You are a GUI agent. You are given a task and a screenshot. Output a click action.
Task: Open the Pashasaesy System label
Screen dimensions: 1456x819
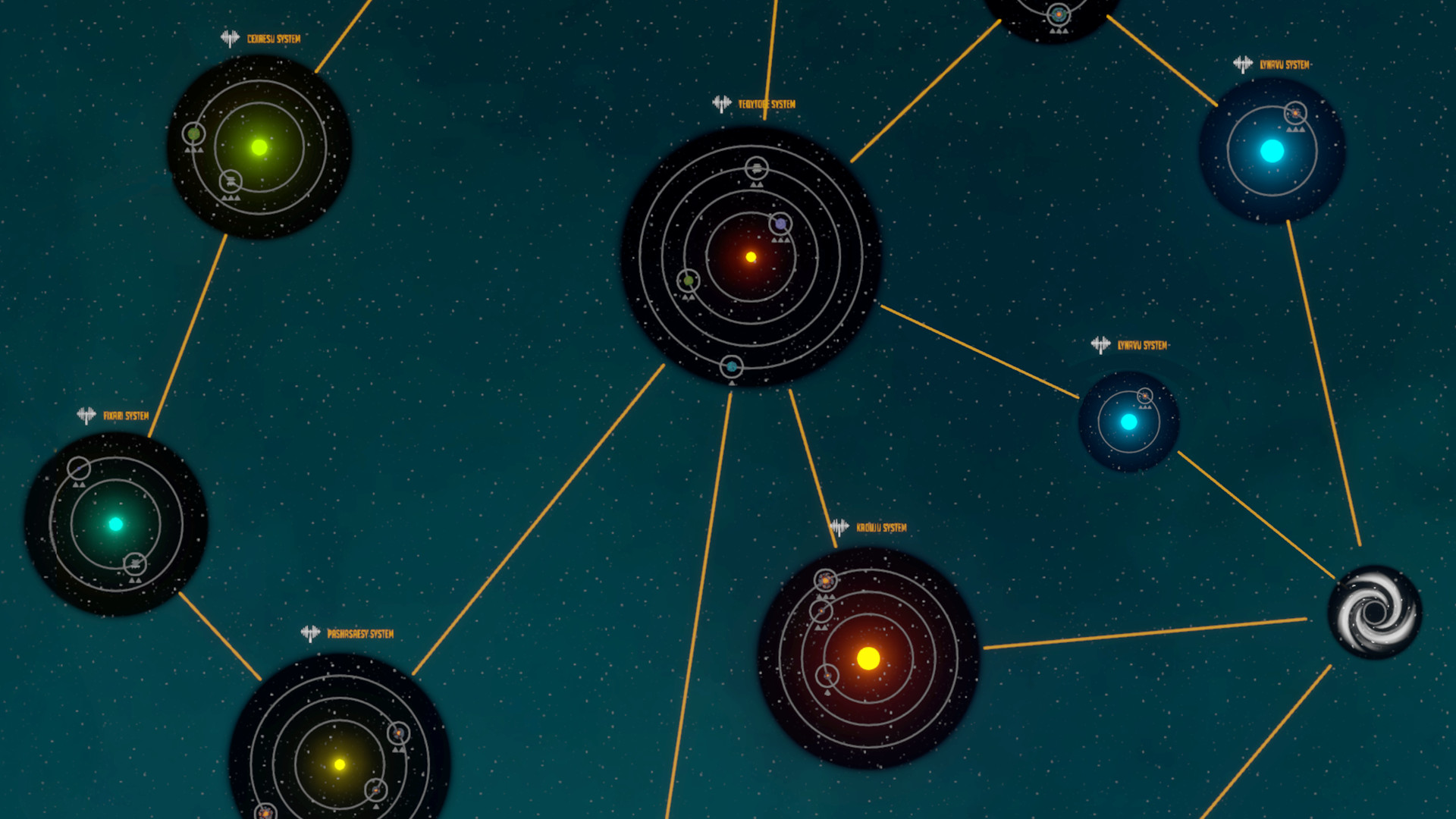pos(360,632)
